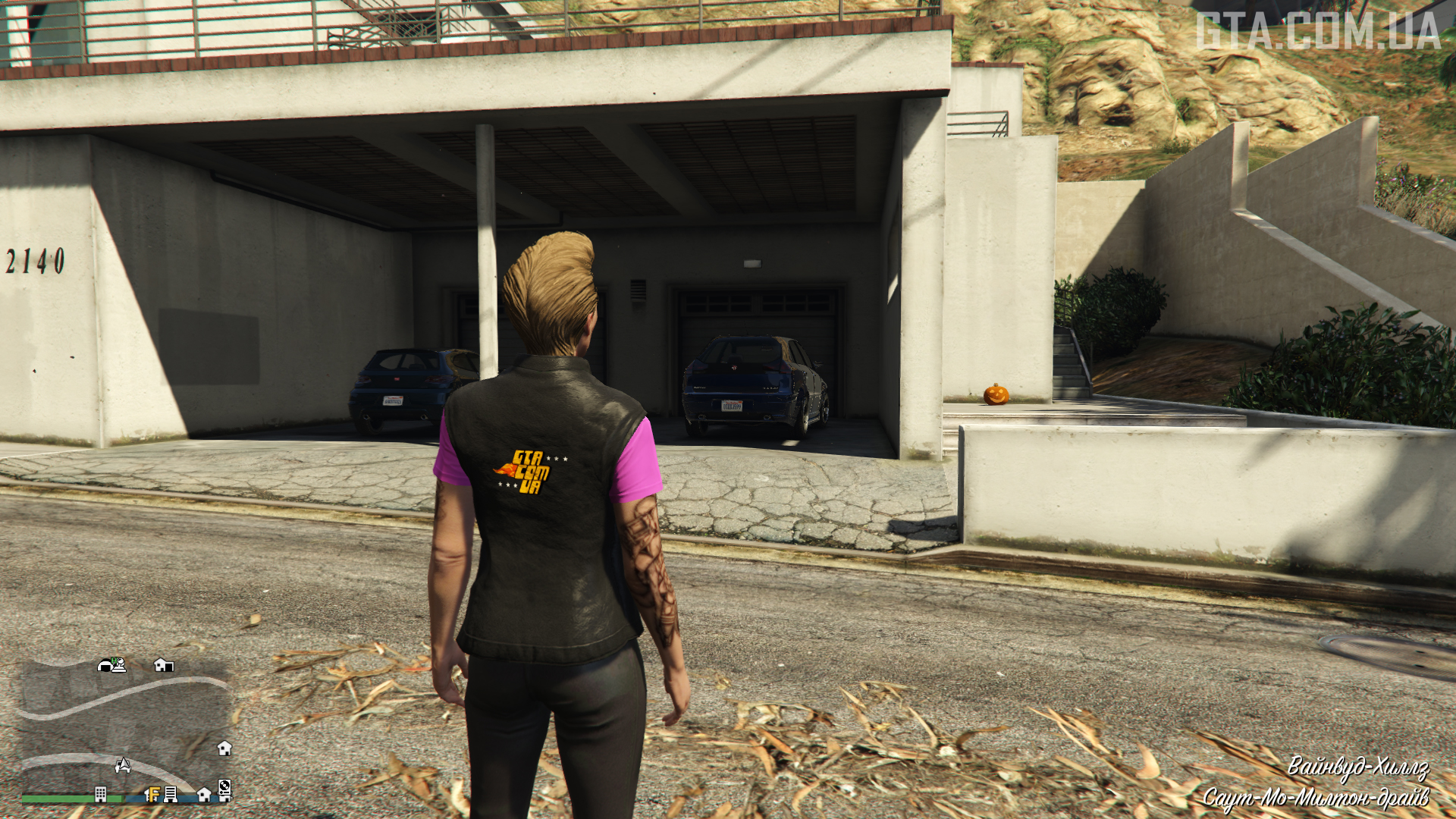Open the minimap in the corner
1456x819 pixels.
click(x=125, y=728)
